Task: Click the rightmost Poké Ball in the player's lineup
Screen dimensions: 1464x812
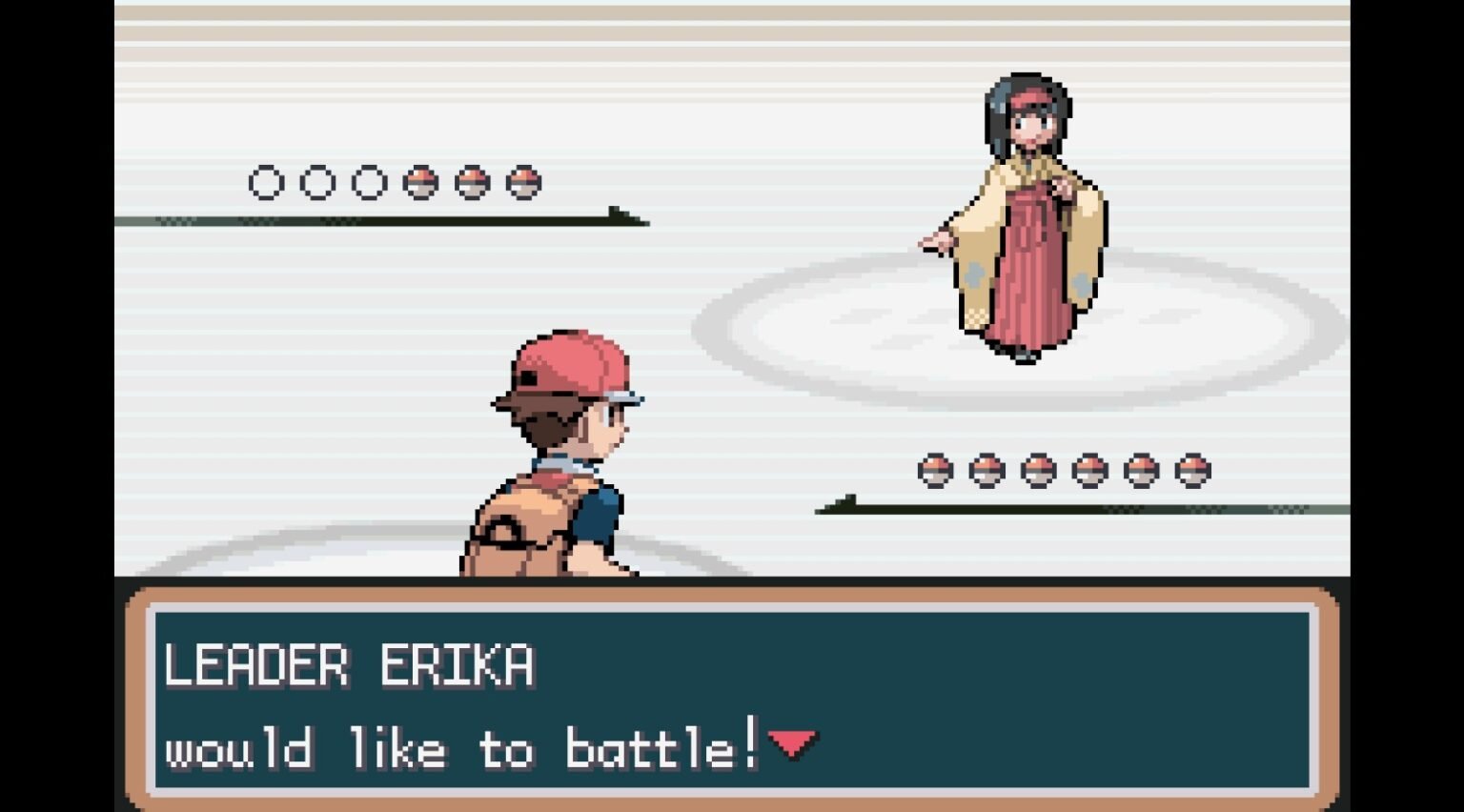Action: pos(1191,469)
